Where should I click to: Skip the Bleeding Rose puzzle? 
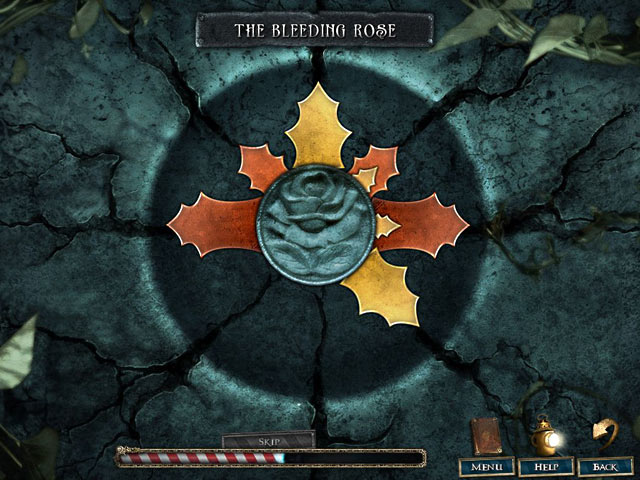coord(268,440)
